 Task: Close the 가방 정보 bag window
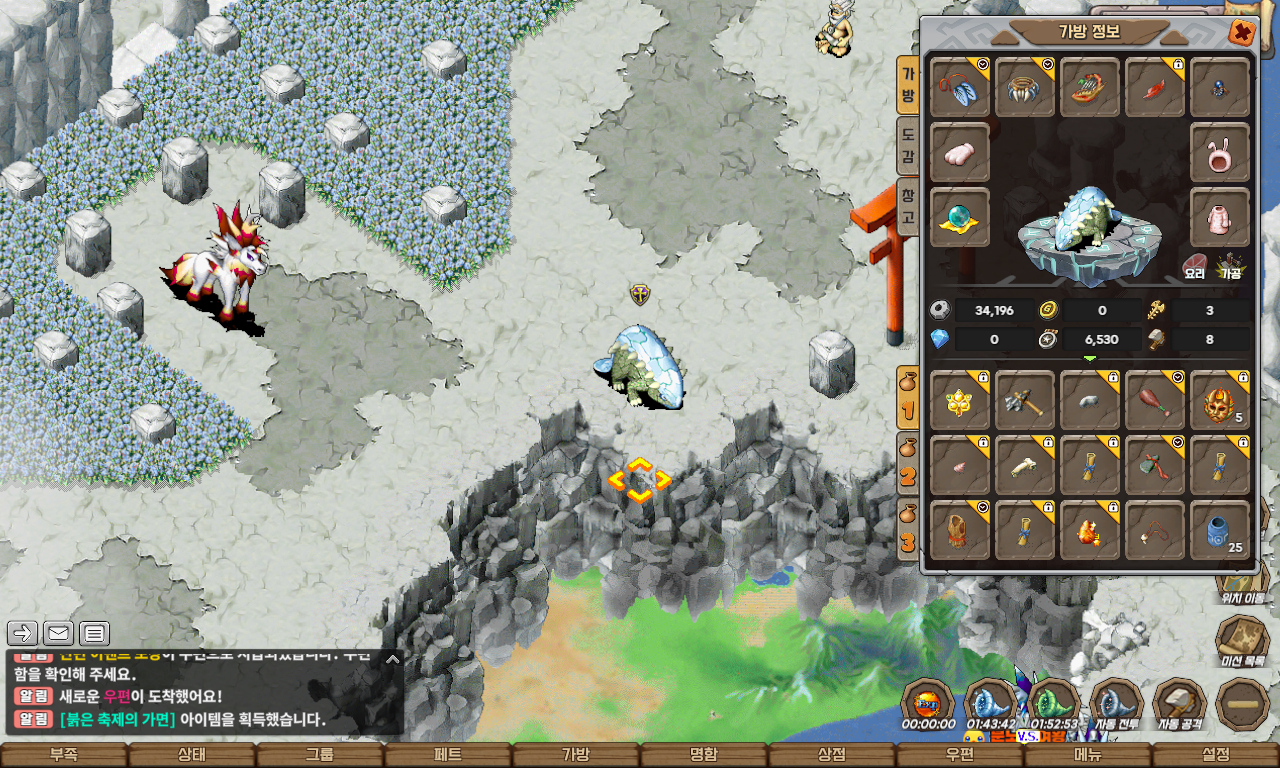(1242, 32)
